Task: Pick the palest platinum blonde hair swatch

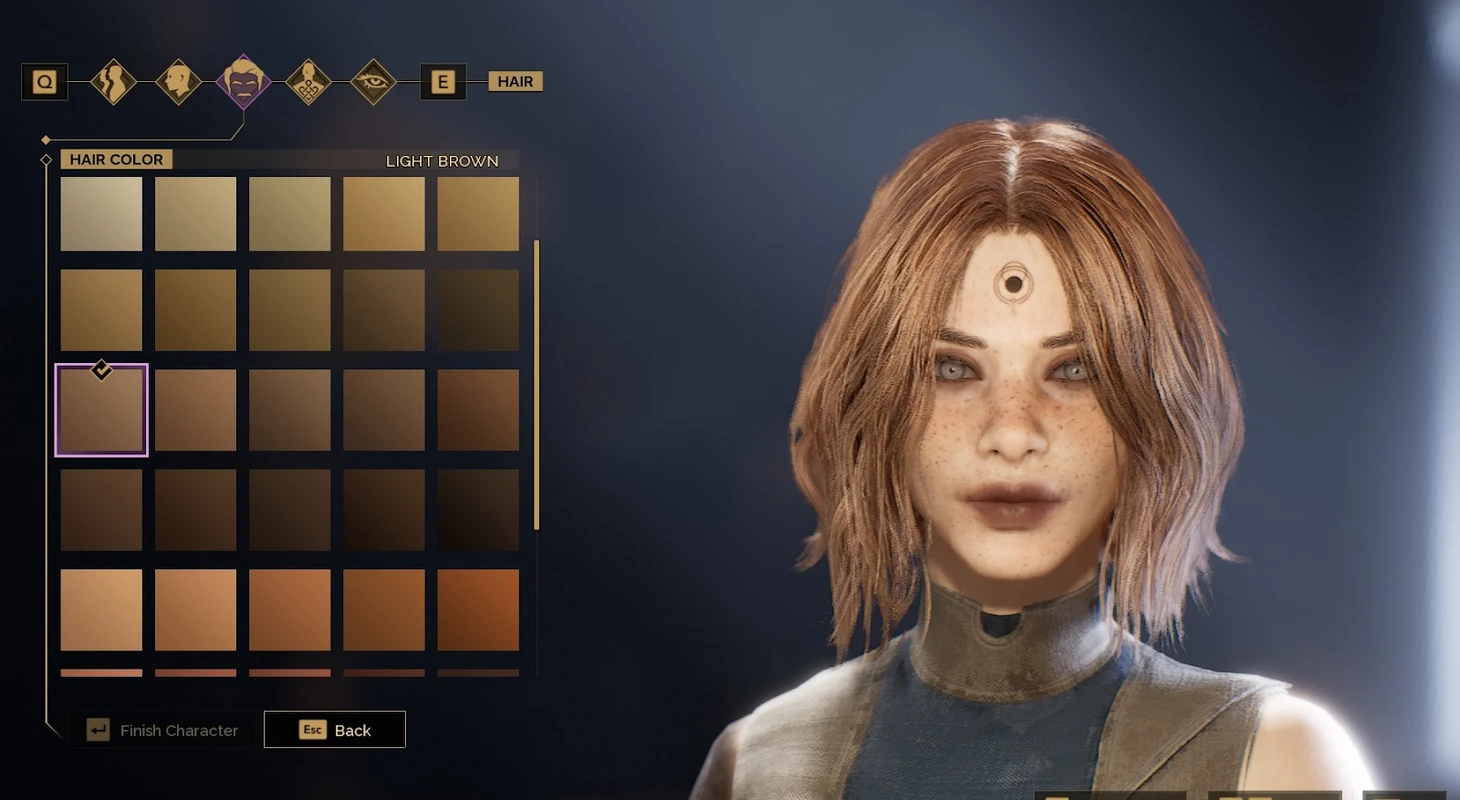Action: pyautogui.click(x=101, y=214)
